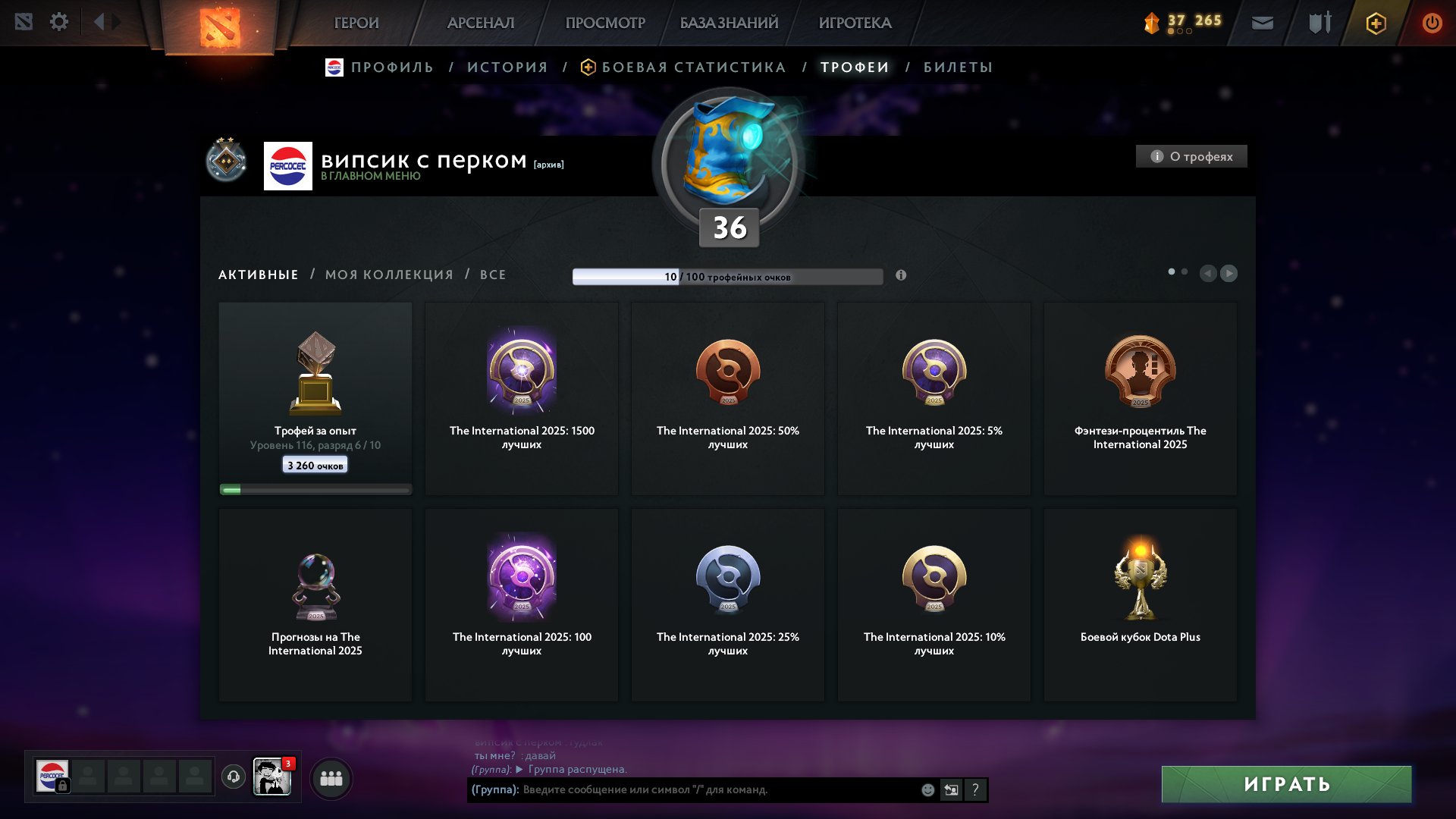Select the Боевой кубок Dota Plus trophy
The height and width of the screenshot is (819, 1456).
[x=1140, y=603]
